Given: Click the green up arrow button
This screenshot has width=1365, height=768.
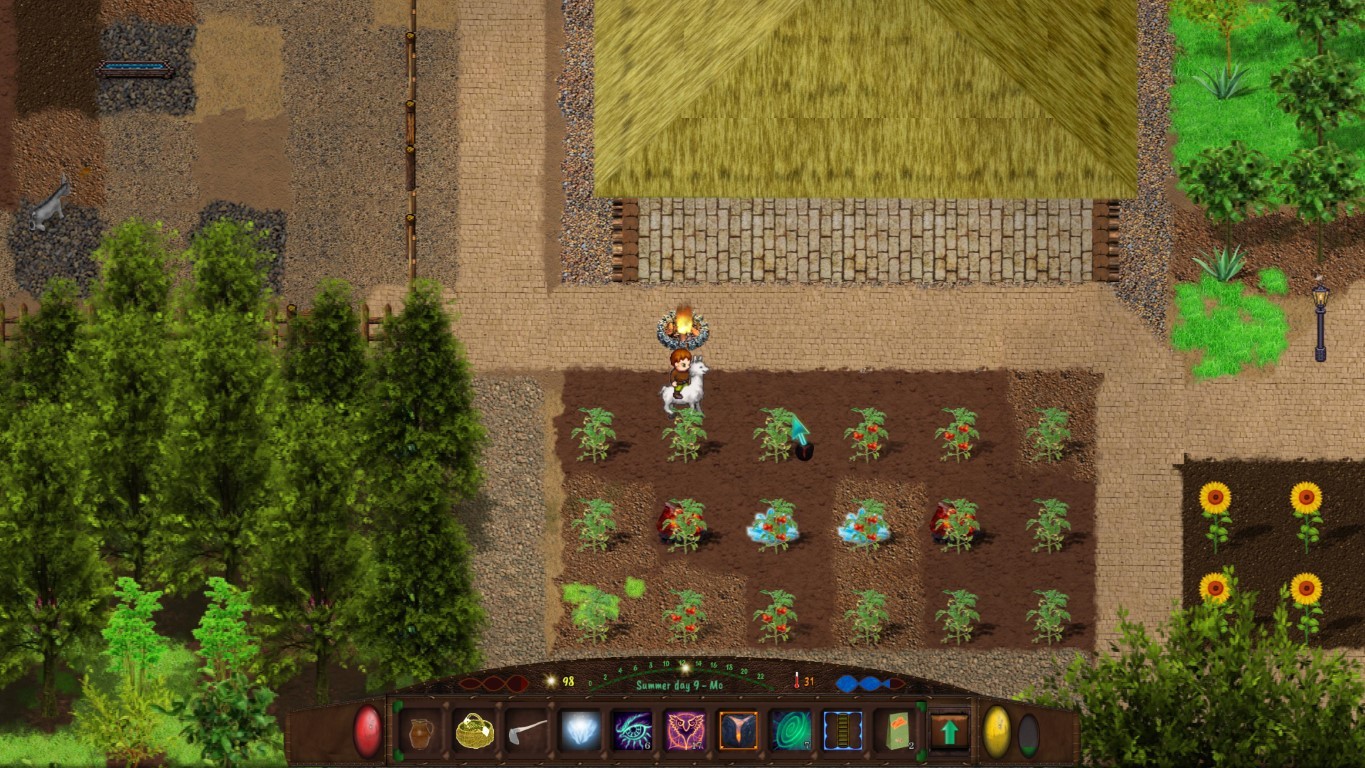Looking at the screenshot, I should [949, 731].
